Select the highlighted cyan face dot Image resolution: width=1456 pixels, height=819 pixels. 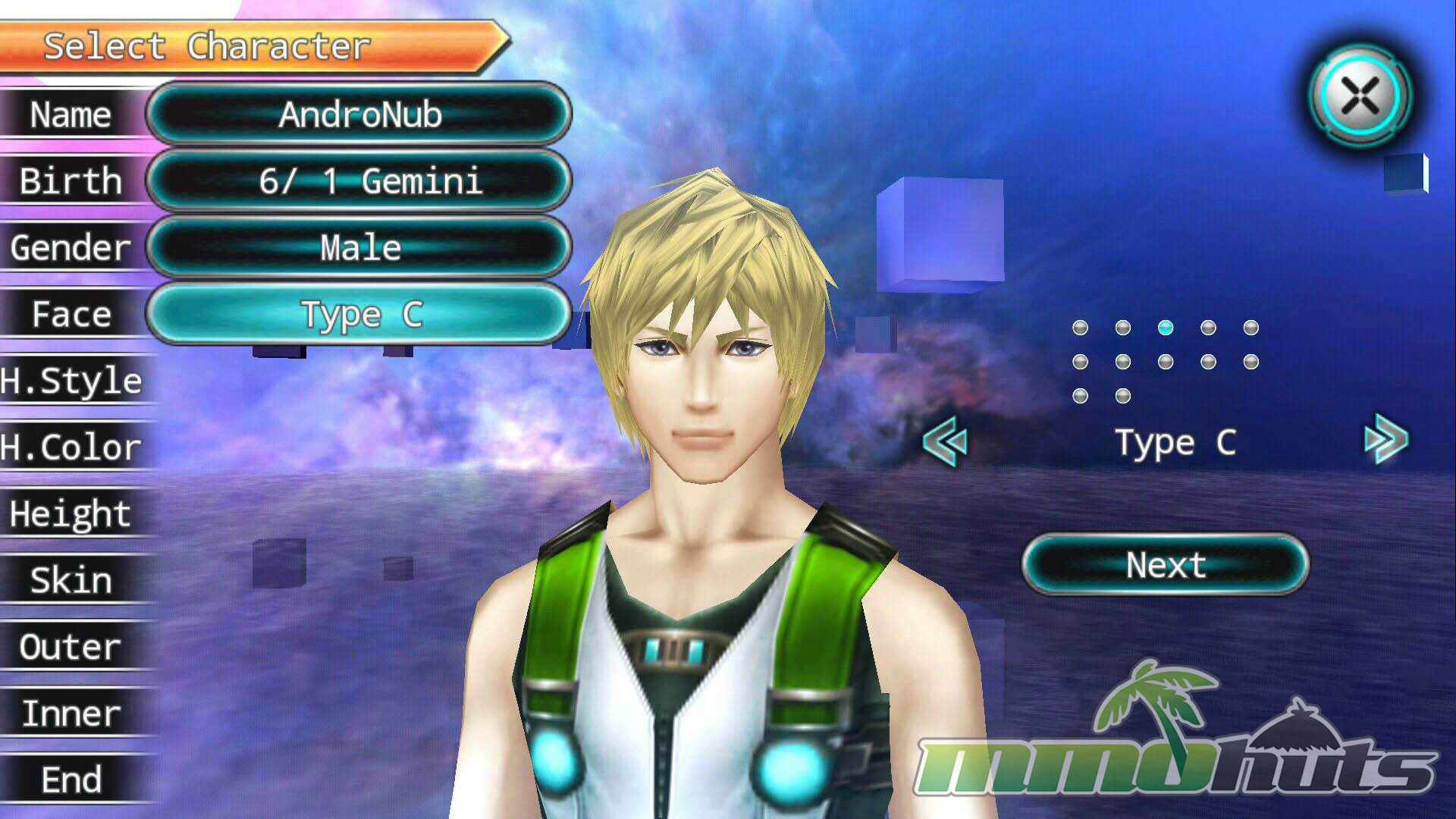[x=1166, y=328]
